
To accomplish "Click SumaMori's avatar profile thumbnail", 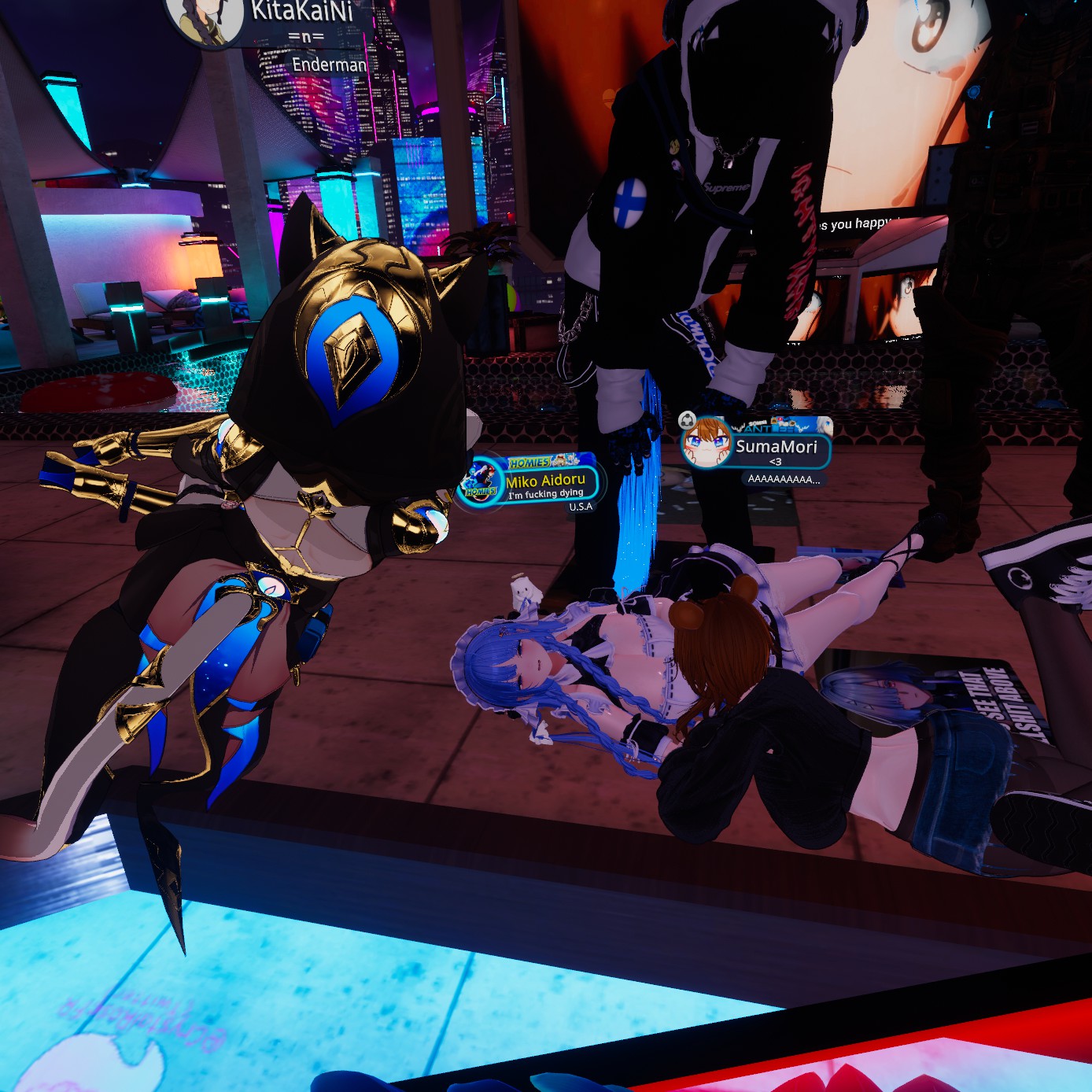I will click(x=706, y=443).
